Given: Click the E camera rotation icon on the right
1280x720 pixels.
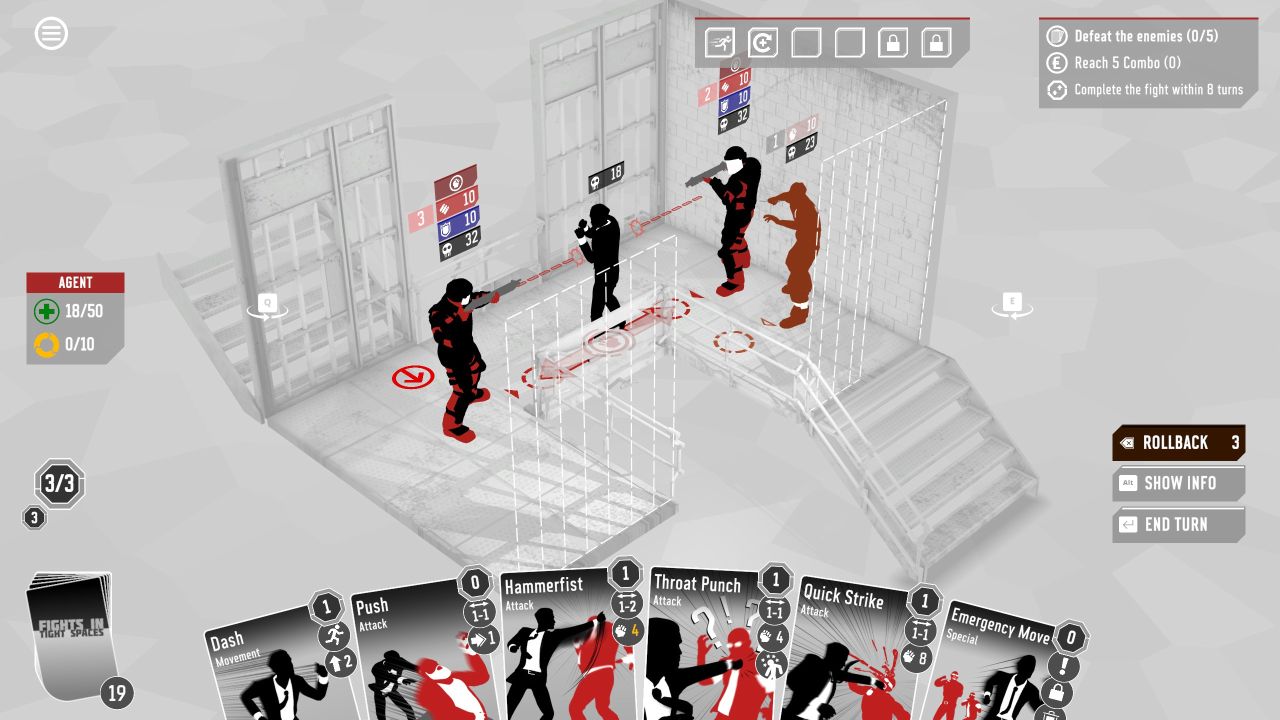Looking at the screenshot, I should pos(1012,300).
